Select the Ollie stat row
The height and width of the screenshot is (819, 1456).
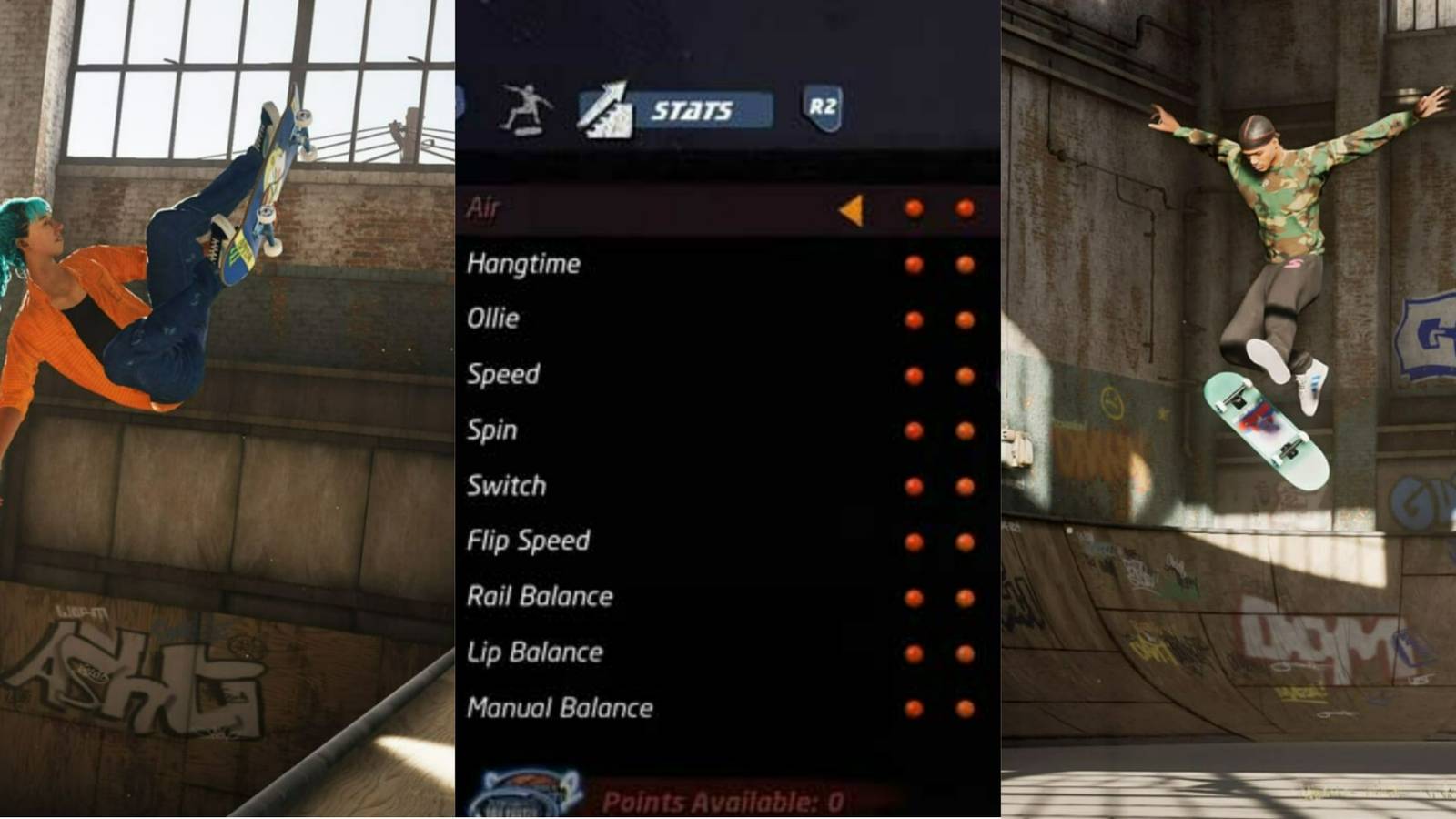tap(494, 318)
